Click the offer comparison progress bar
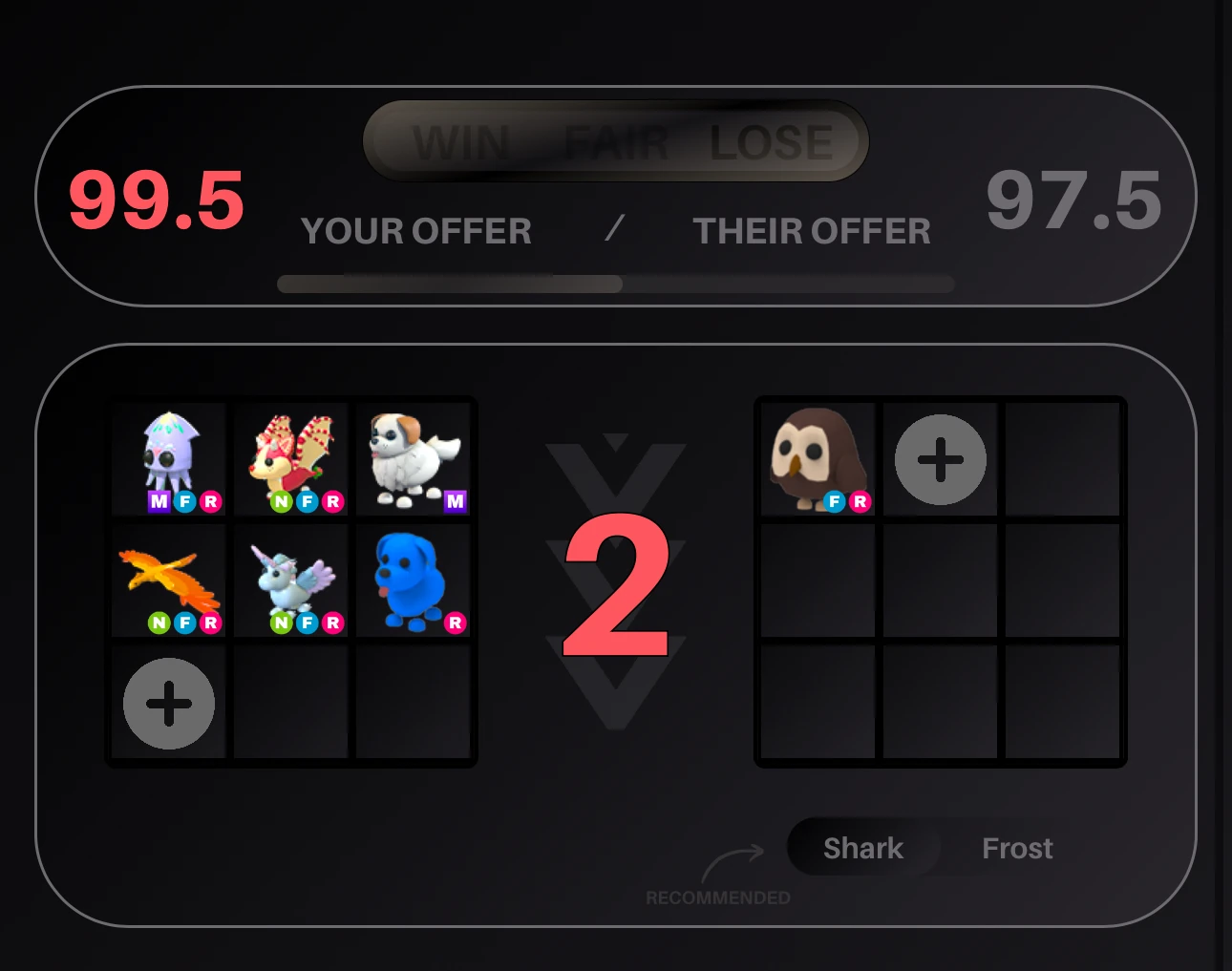 coord(616,284)
